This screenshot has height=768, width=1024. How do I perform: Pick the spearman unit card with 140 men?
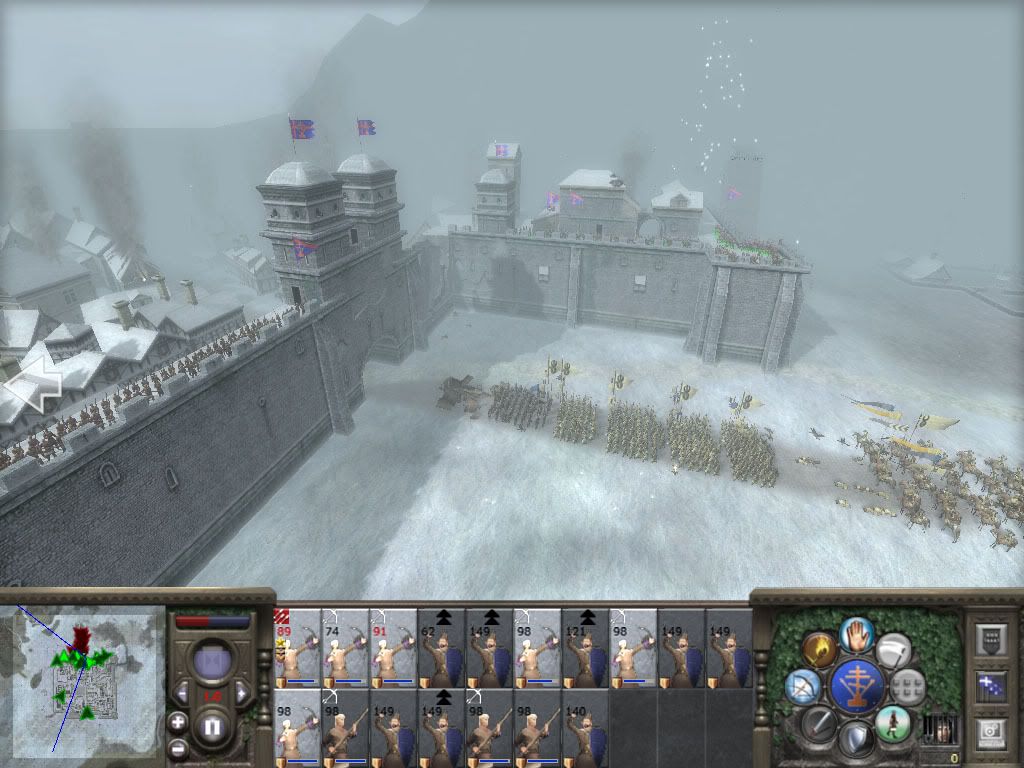585,727
